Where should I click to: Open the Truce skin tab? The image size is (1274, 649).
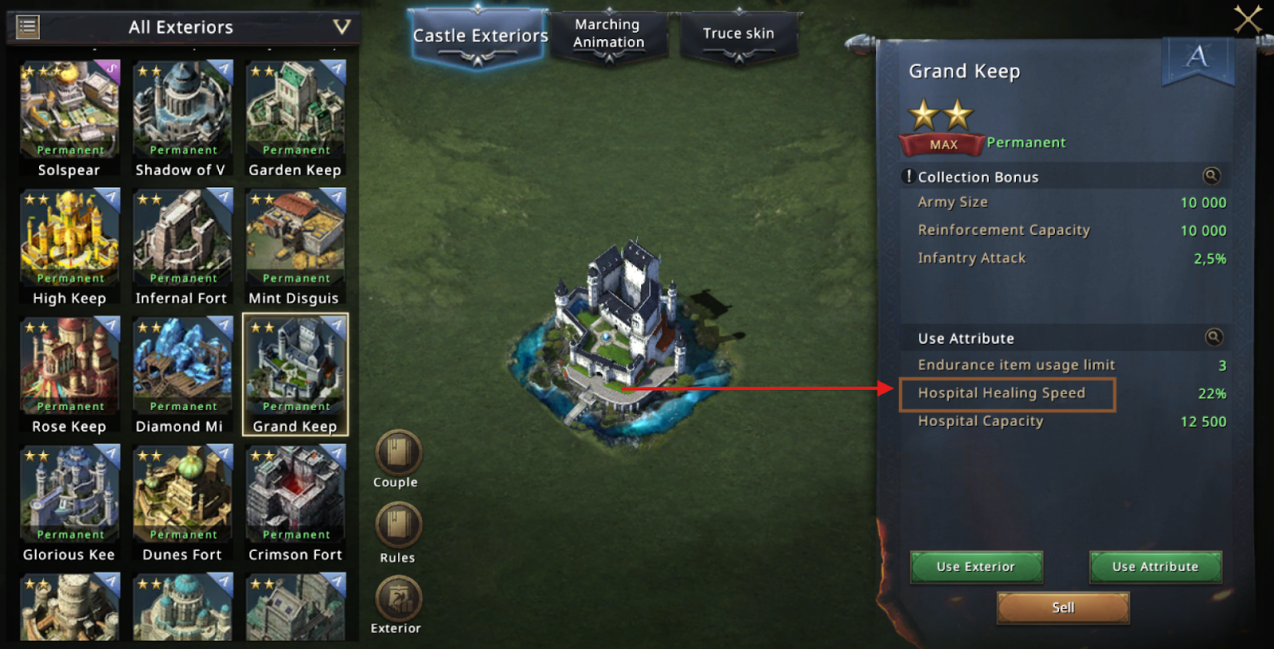pos(738,35)
